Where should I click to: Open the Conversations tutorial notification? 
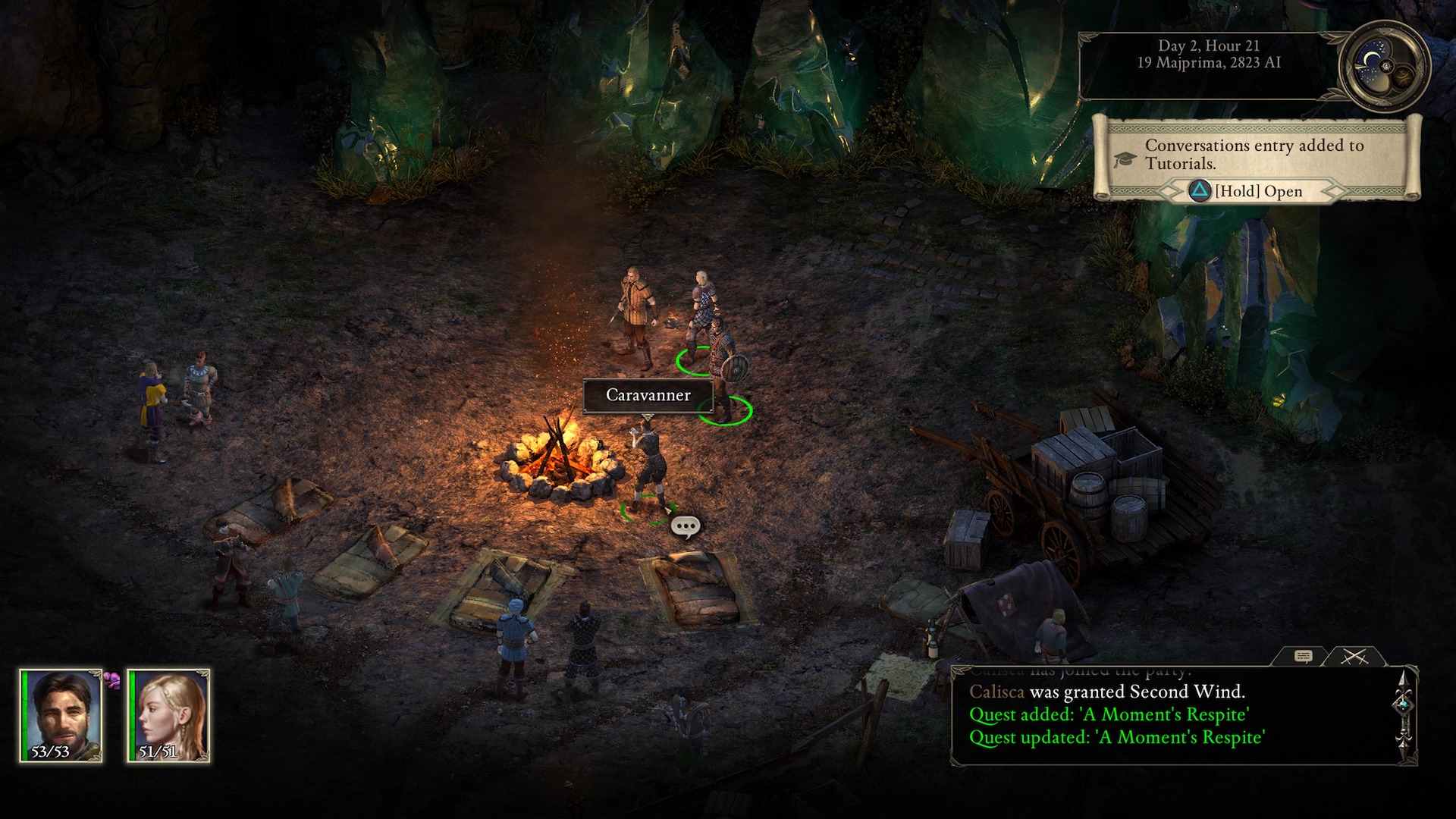[x=1257, y=191]
